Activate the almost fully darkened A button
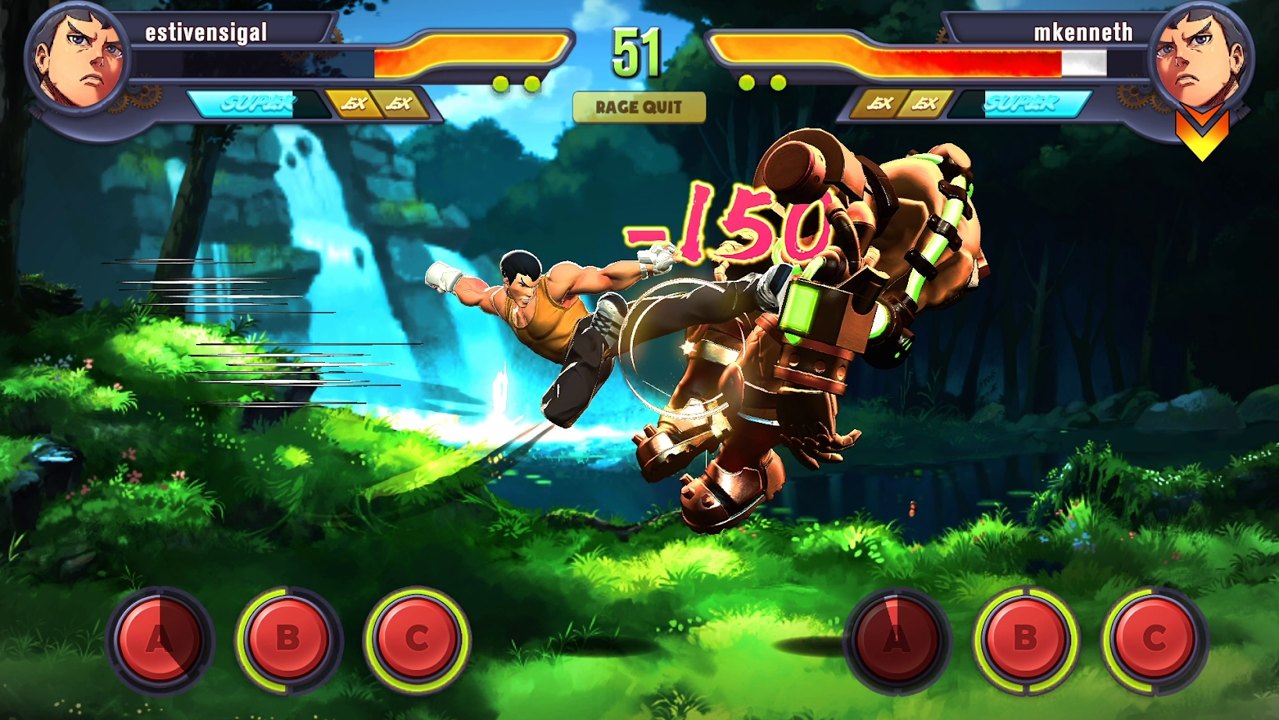The image size is (1279, 720). point(896,638)
